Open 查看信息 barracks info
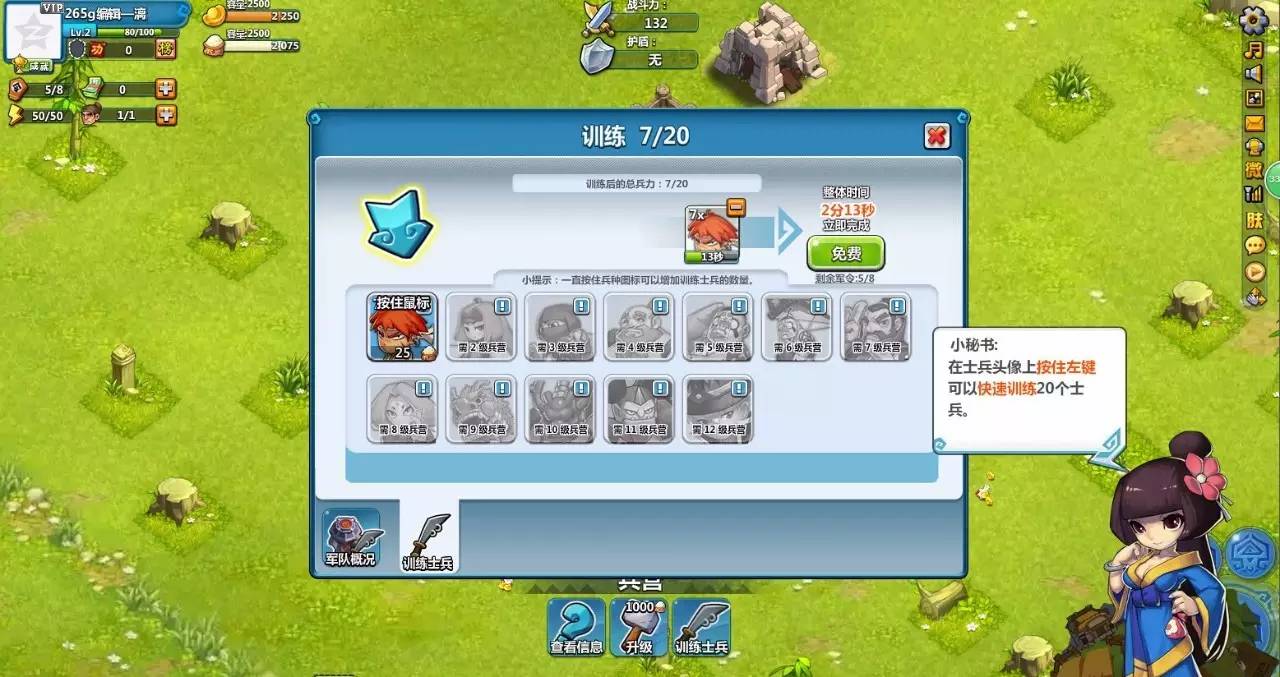 coord(577,628)
